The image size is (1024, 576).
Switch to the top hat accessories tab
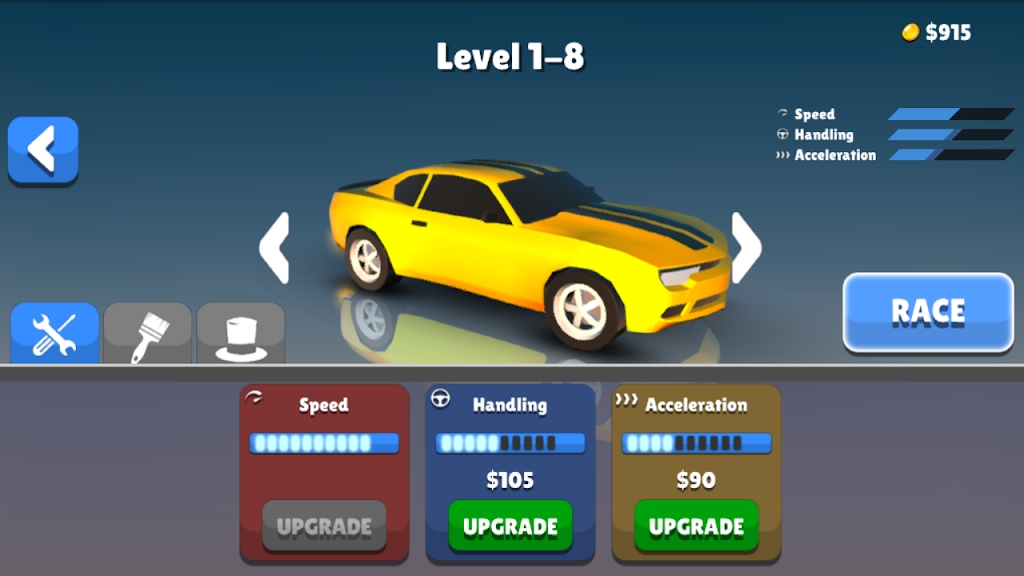click(240, 334)
